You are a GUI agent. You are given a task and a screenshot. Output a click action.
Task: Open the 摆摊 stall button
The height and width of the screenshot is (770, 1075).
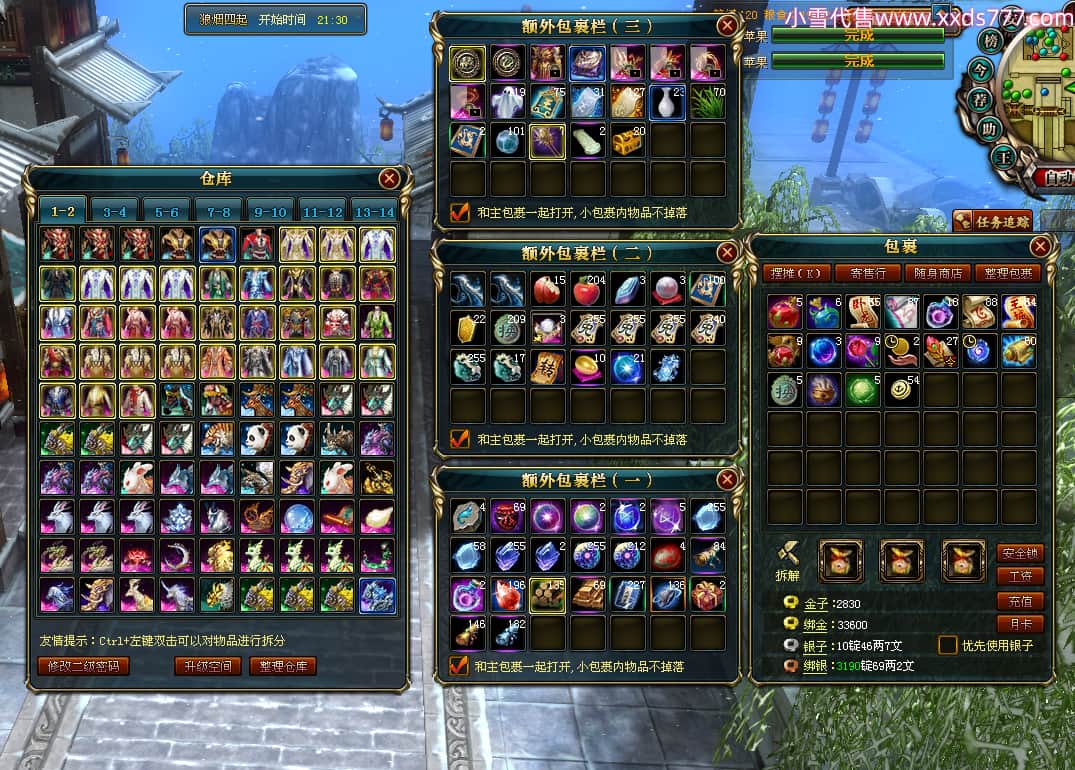tap(797, 273)
